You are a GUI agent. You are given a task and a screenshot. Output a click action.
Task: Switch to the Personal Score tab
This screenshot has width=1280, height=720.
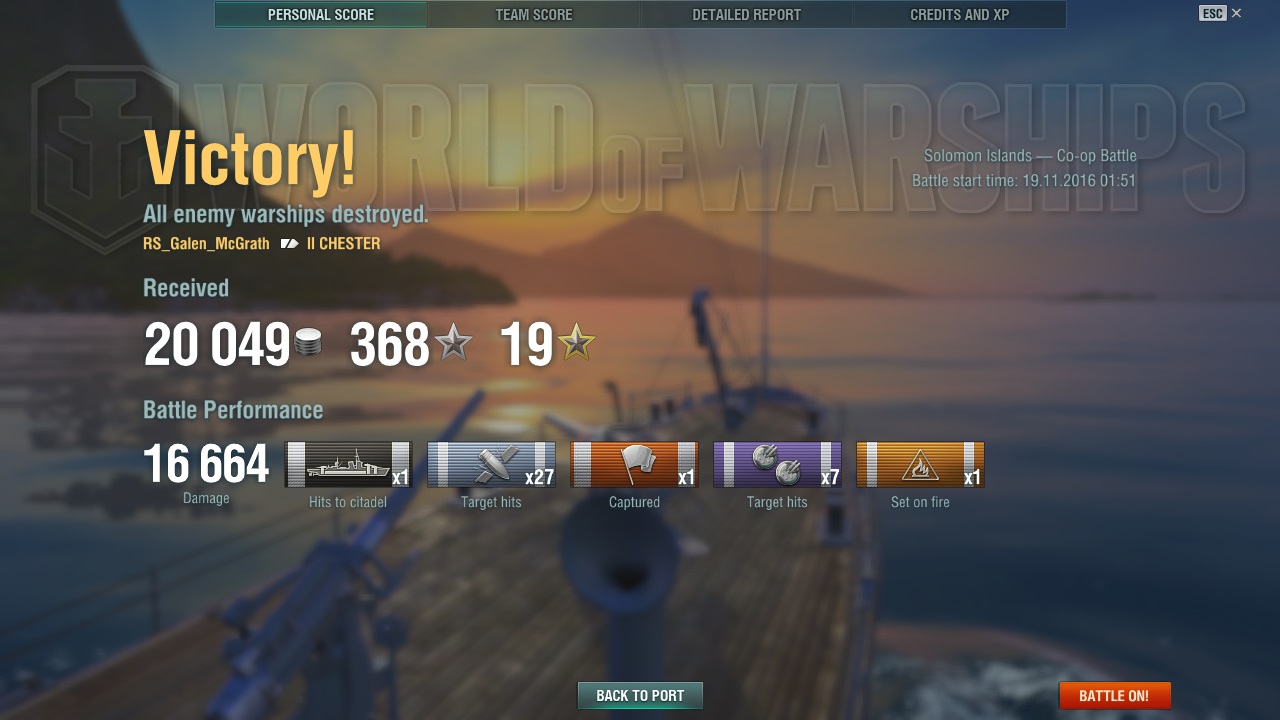click(x=321, y=15)
